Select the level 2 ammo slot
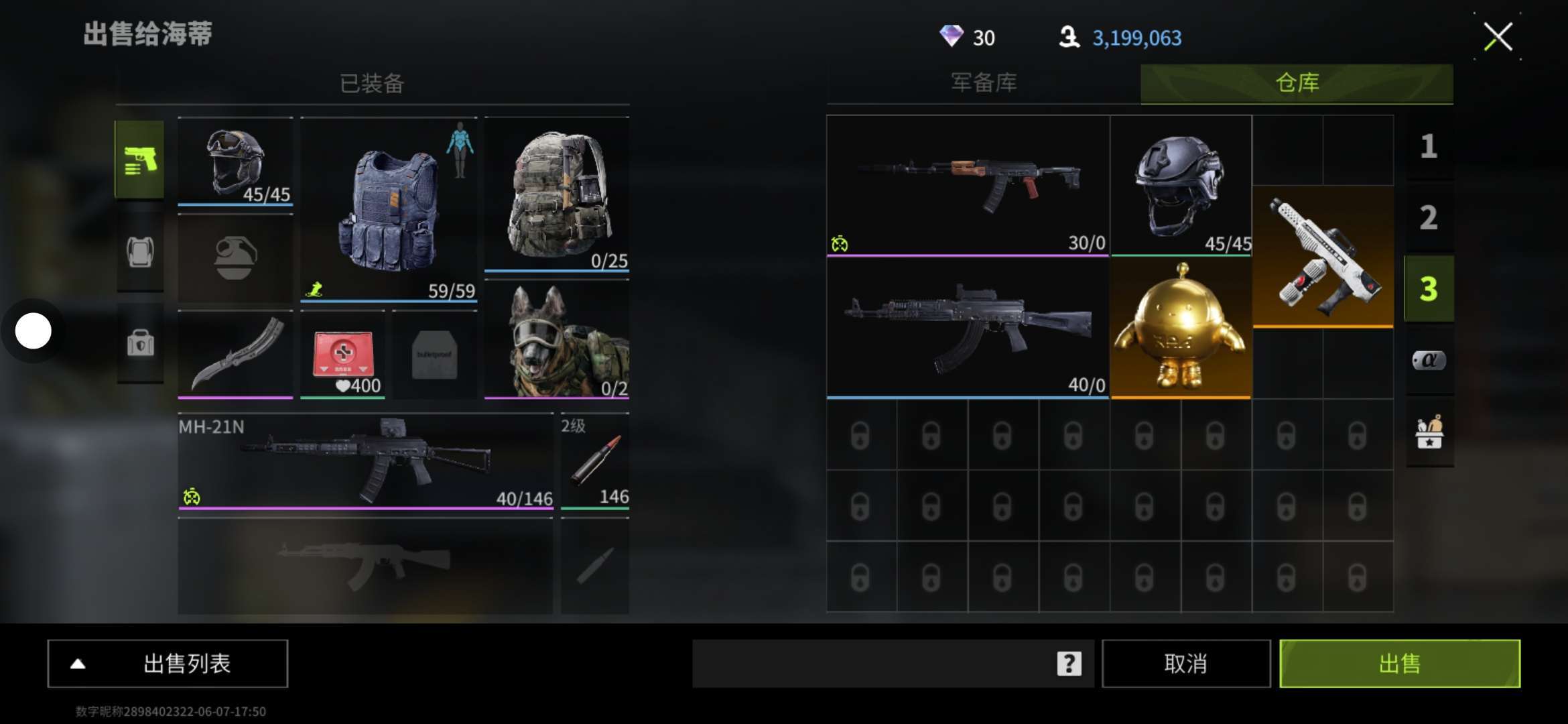The width and height of the screenshot is (1568, 724). pyautogui.click(x=594, y=462)
